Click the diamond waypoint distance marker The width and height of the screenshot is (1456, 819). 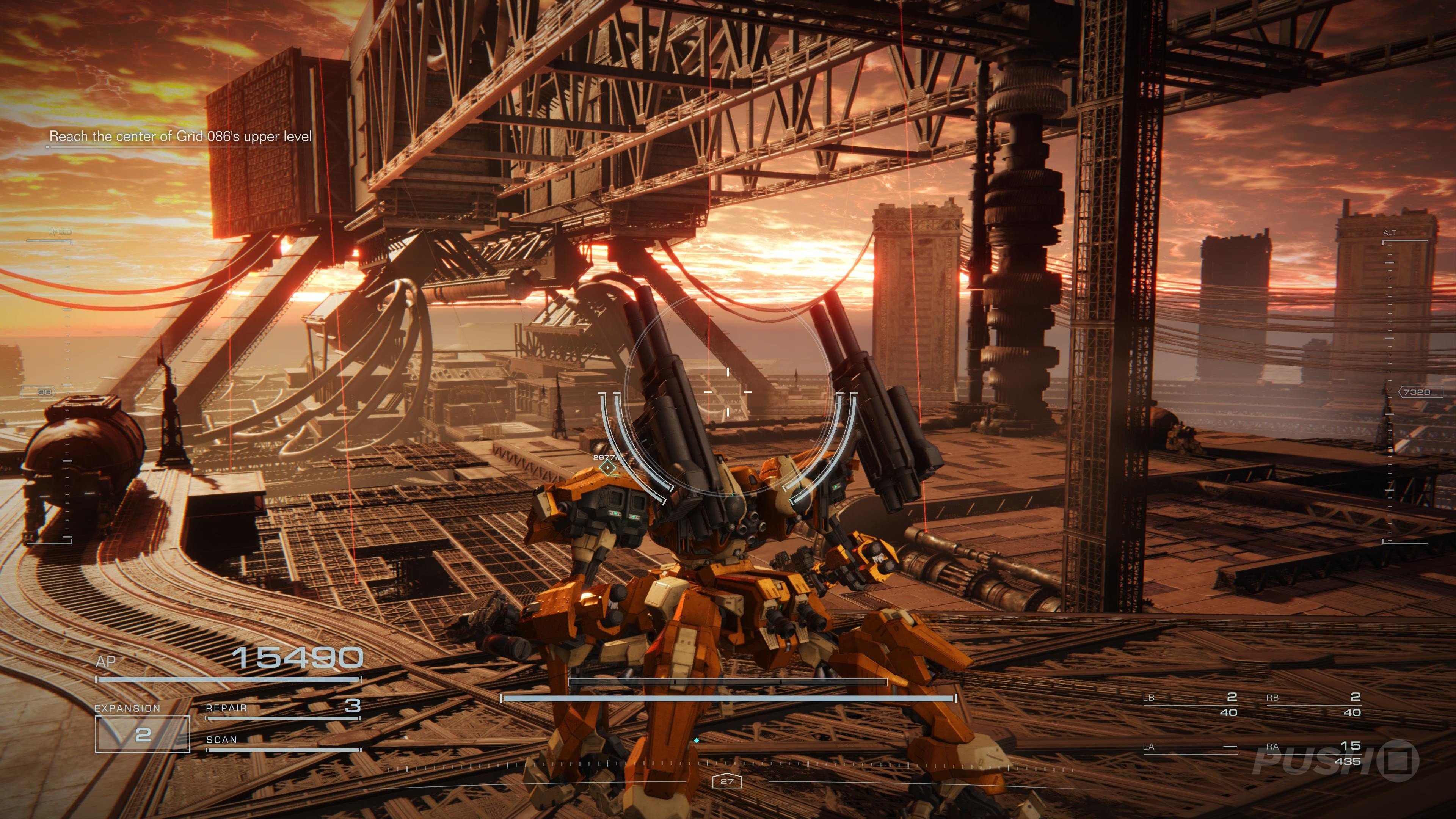tap(607, 468)
